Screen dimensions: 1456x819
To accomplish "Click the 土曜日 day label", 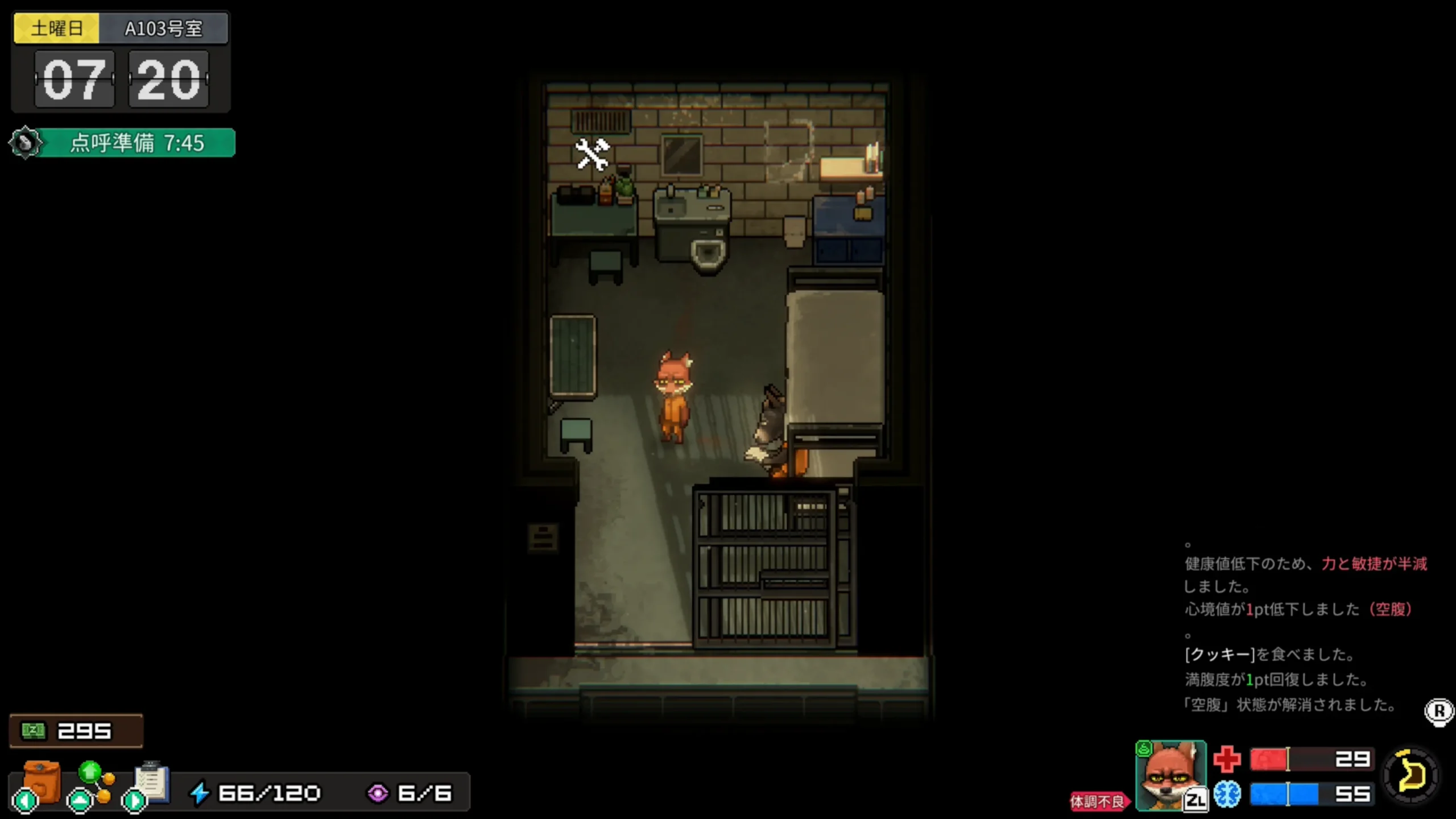I will (57, 28).
